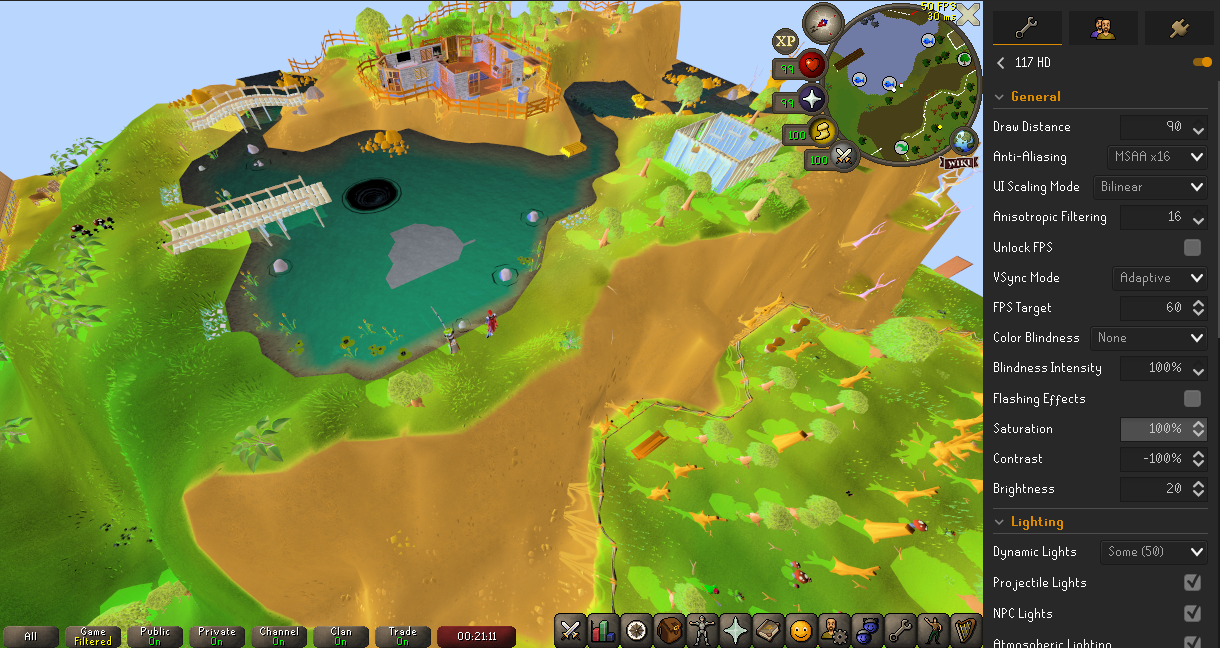Enable the Unlock FPS checkbox

[1192, 247]
